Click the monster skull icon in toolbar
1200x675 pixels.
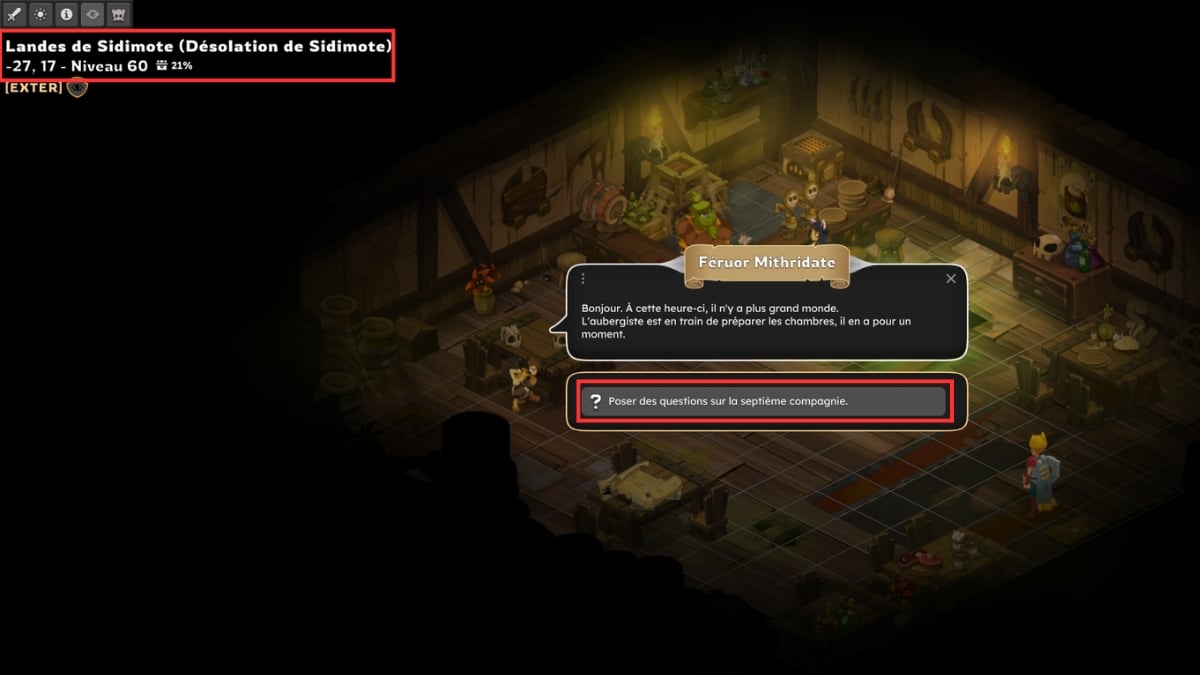coord(119,15)
